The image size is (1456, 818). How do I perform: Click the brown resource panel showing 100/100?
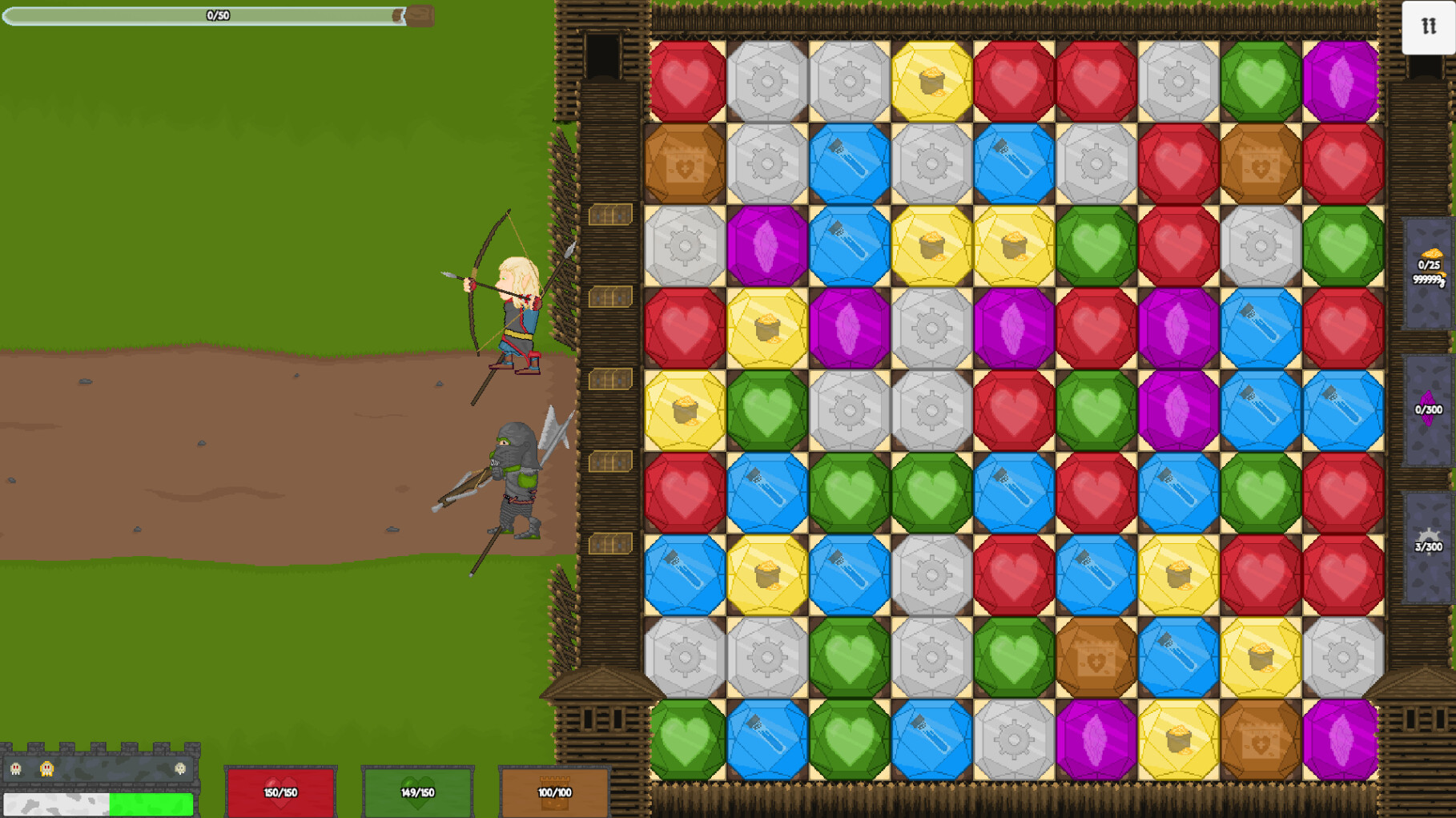553,791
